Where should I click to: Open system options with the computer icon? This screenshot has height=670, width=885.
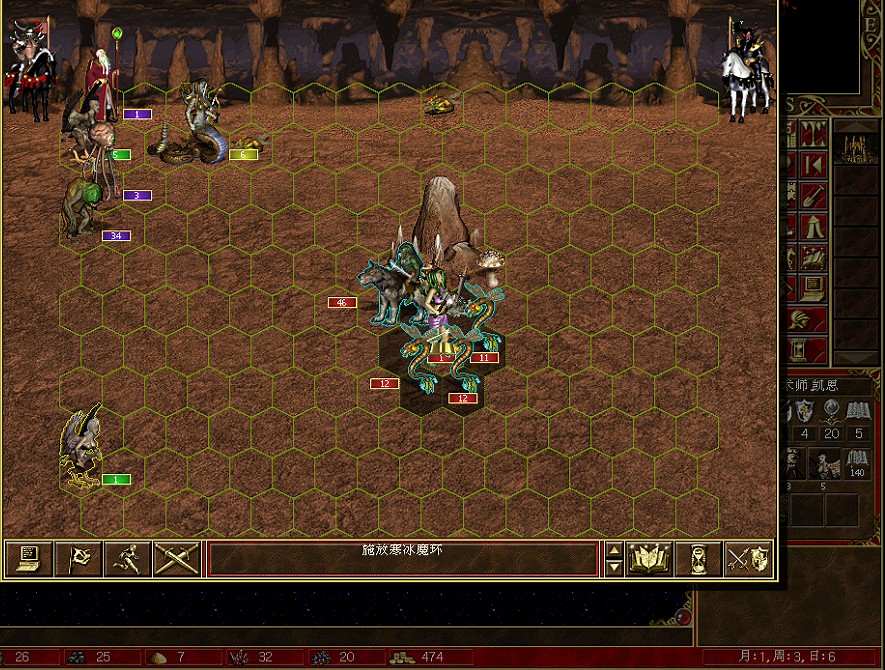tap(813, 288)
